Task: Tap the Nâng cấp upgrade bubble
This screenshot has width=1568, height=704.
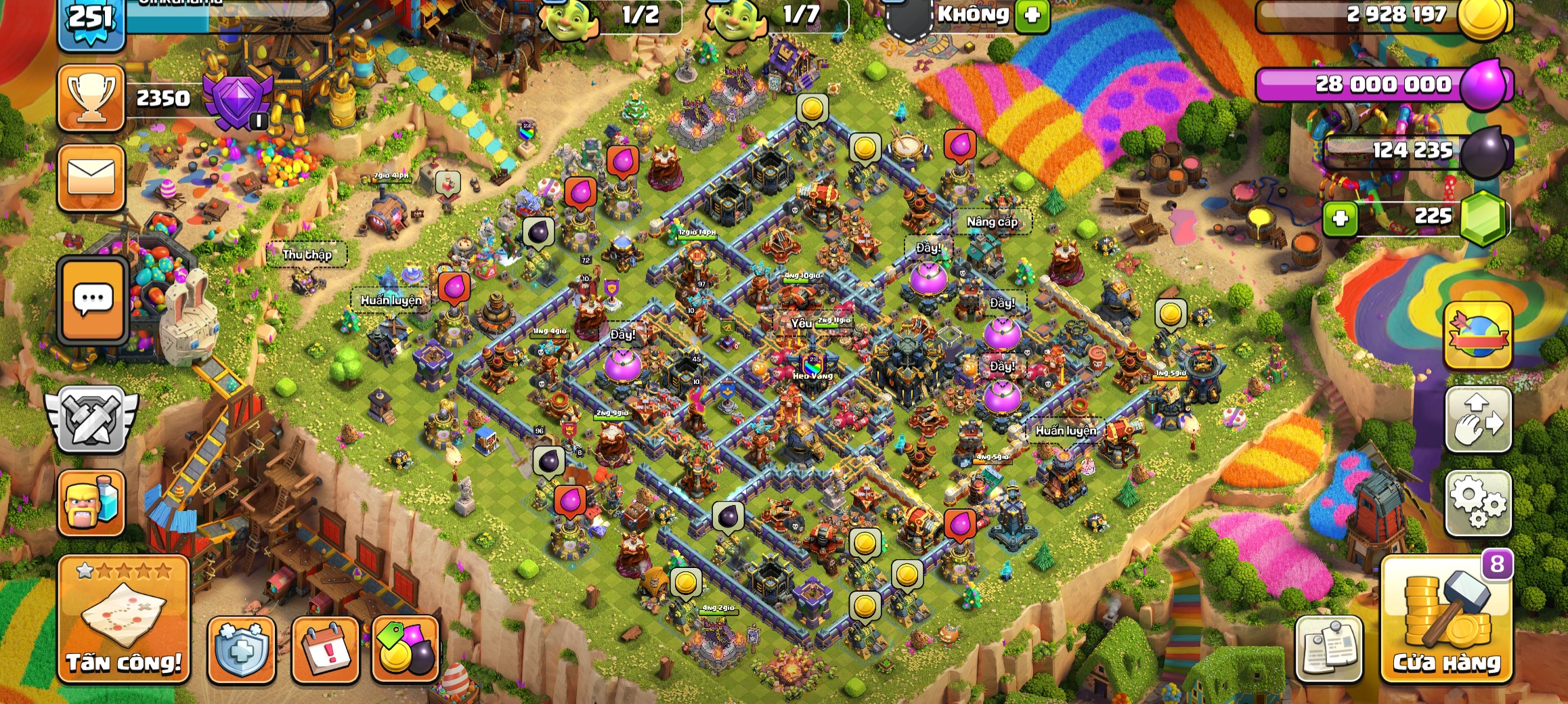Action: (x=992, y=222)
